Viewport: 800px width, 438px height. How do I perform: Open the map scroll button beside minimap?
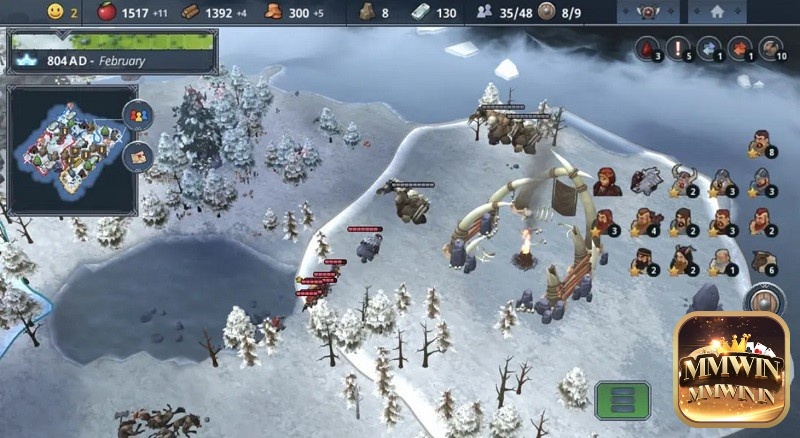(137, 154)
